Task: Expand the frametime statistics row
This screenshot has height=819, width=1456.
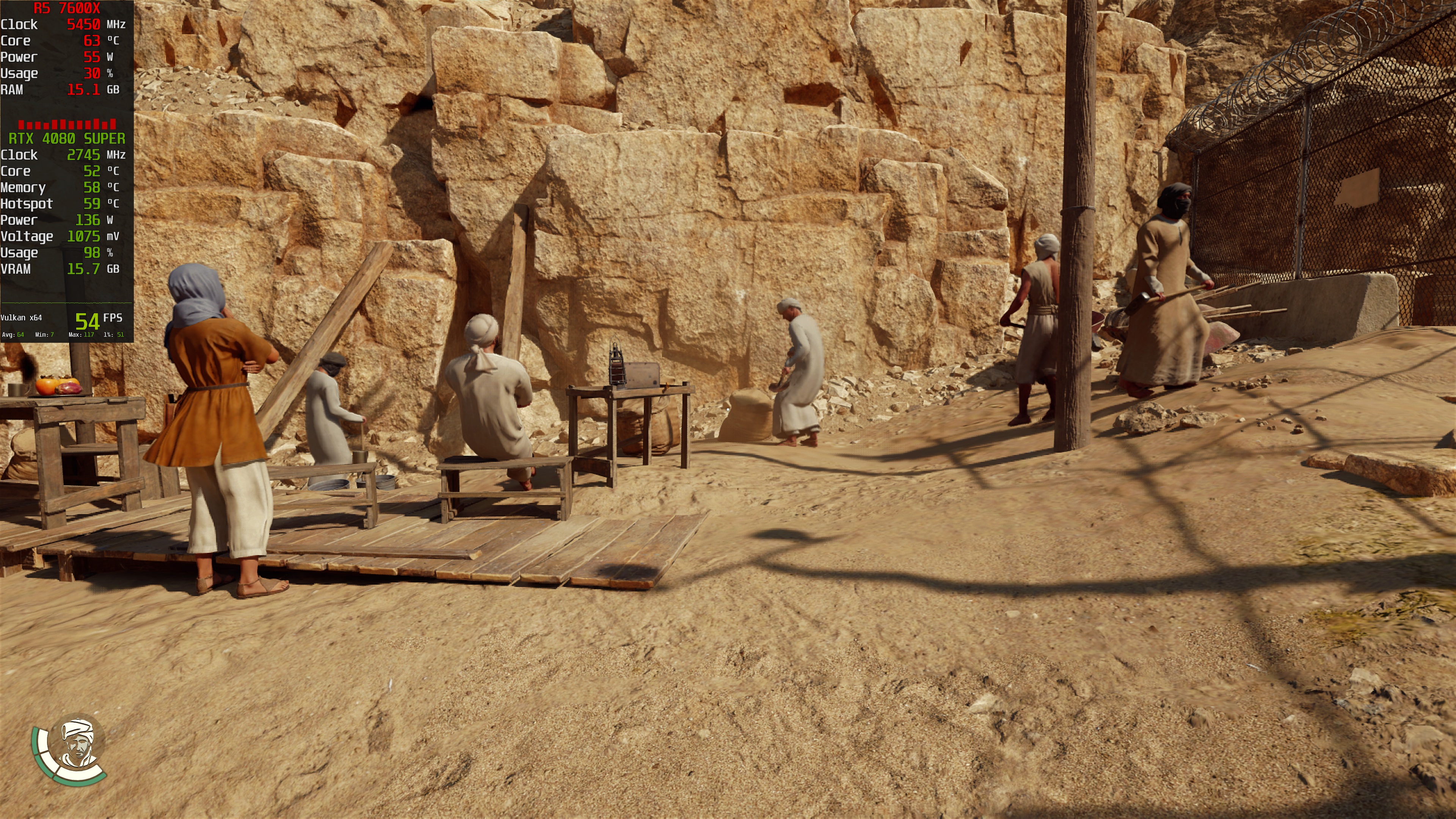Action: click(65, 335)
